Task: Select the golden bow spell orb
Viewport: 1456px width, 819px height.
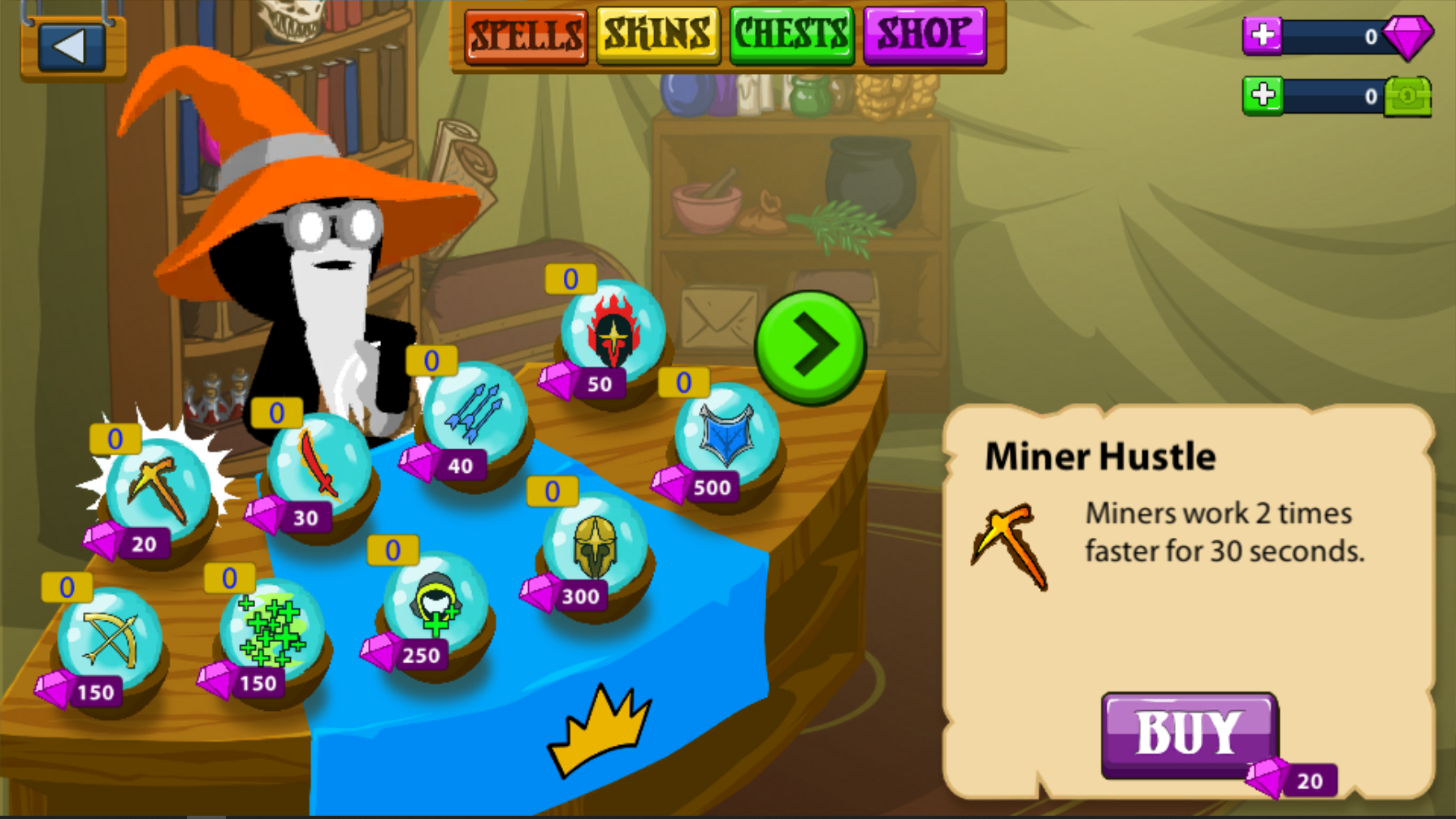Action: pos(109,639)
